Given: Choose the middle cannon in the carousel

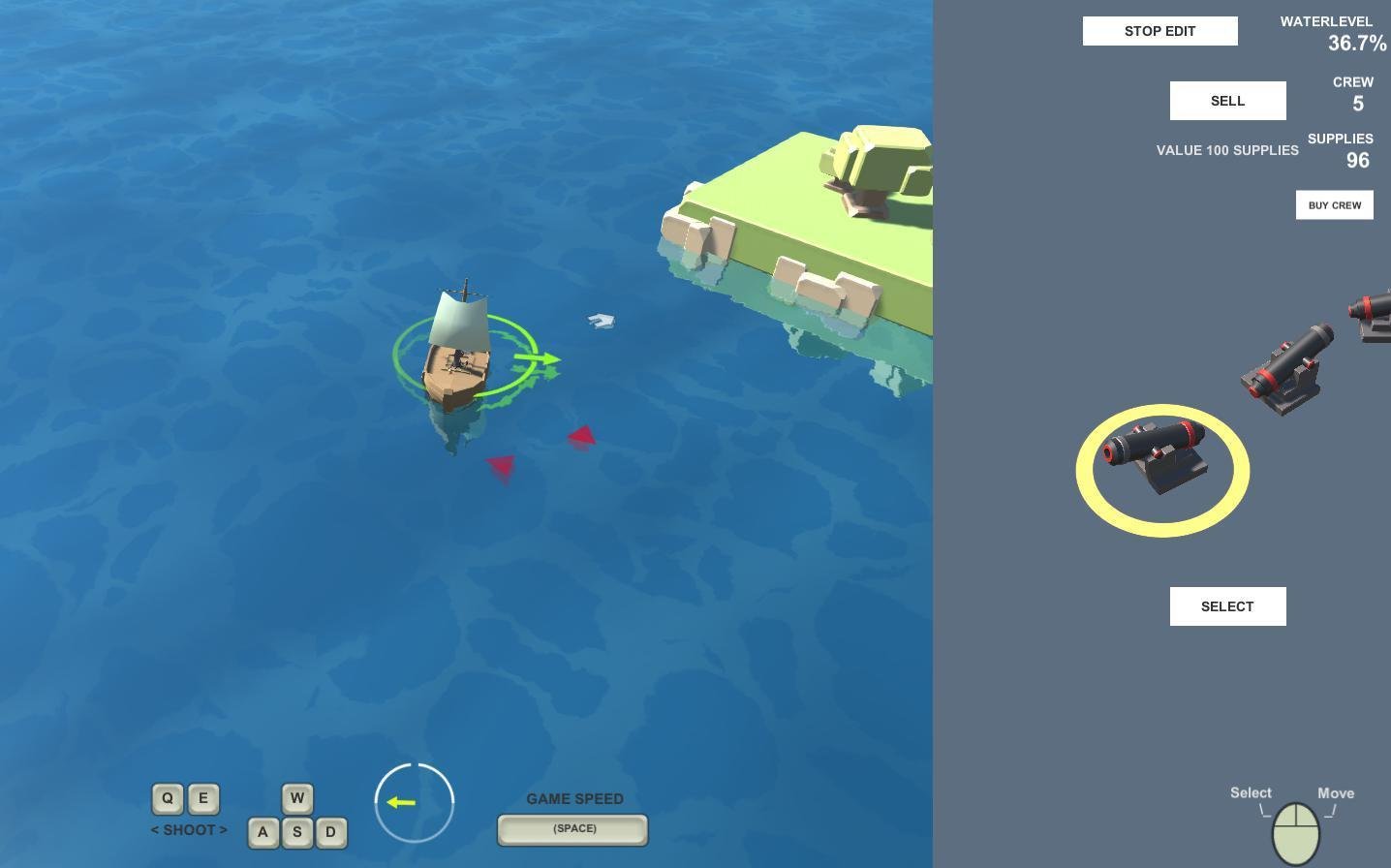Looking at the screenshot, I should (1287, 369).
